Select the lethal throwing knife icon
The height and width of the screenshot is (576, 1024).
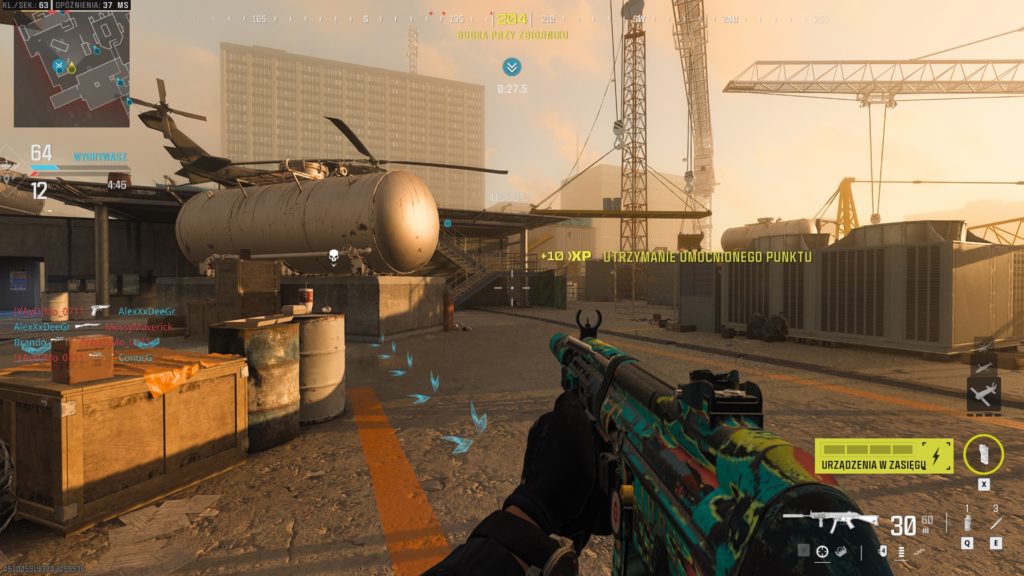[996, 523]
